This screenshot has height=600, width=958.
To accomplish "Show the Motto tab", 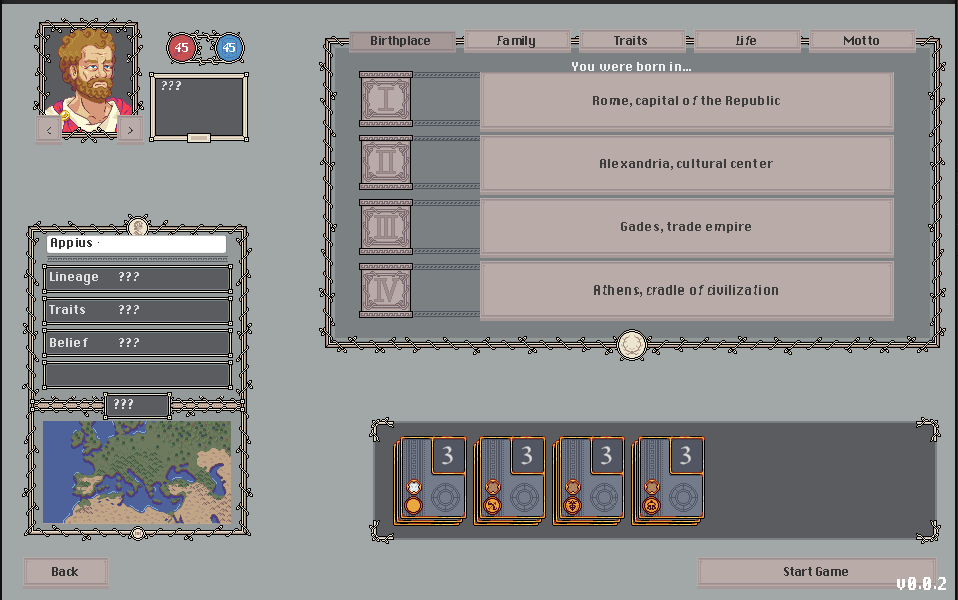I will click(861, 41).
